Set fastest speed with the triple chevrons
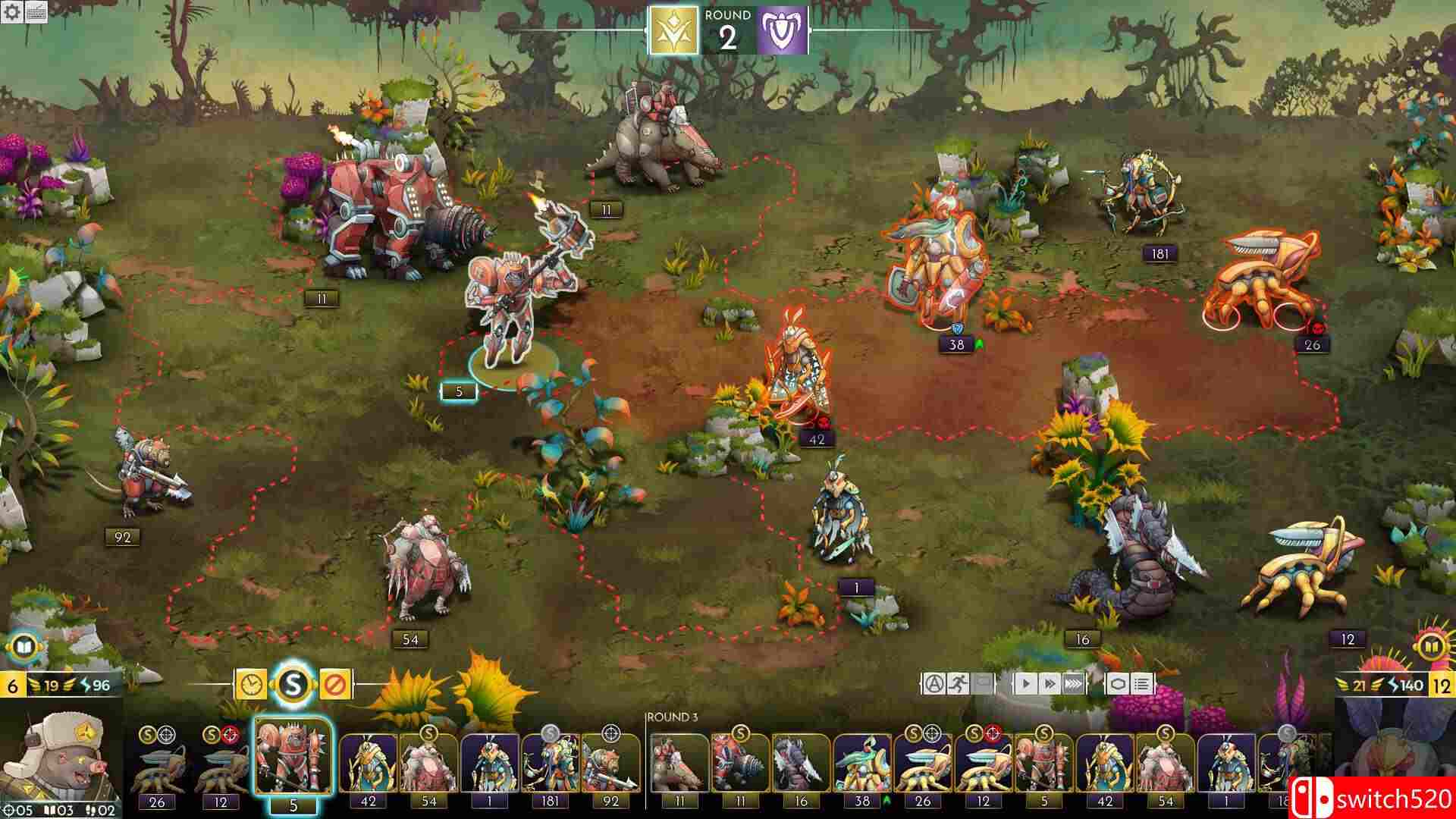 click(x=1074, y=684)
